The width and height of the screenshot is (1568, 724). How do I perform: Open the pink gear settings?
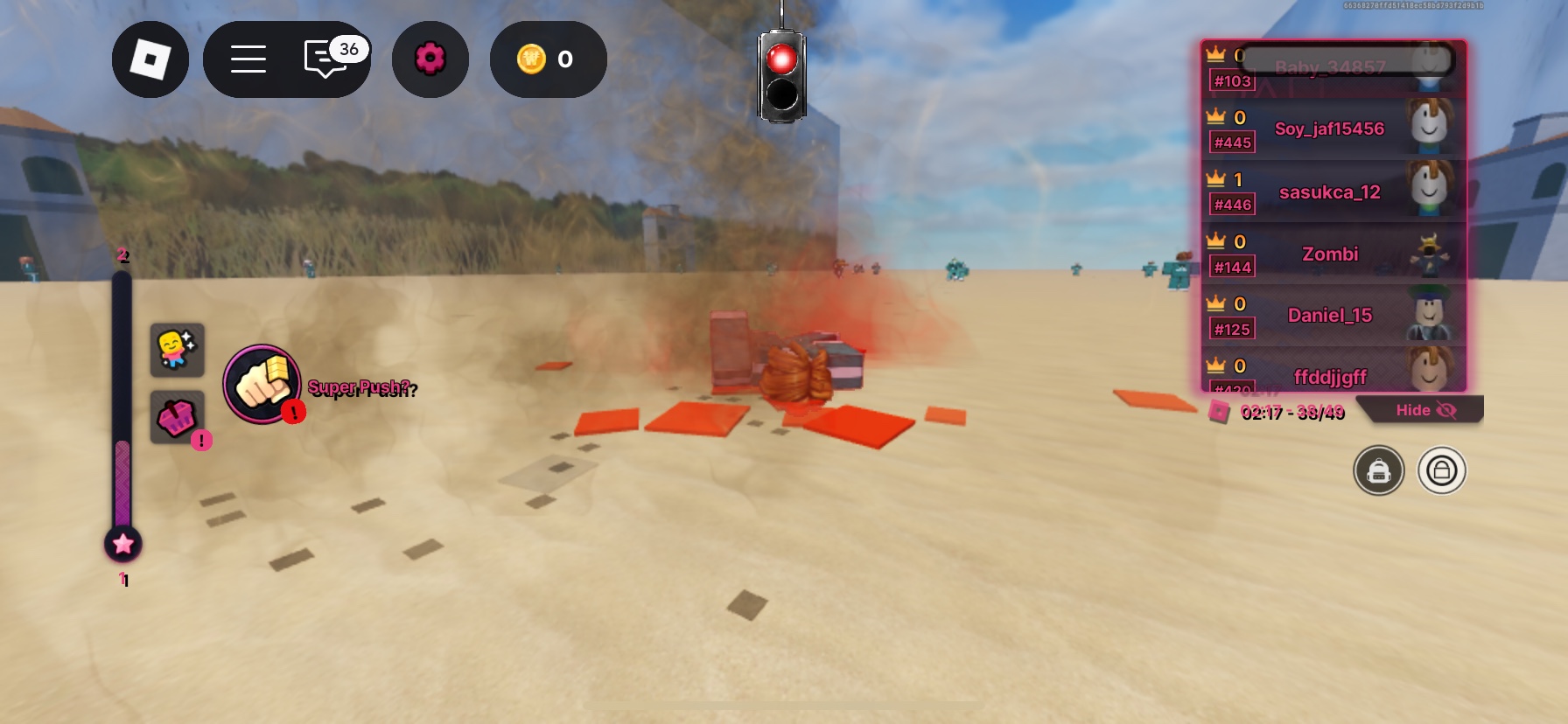pyautogui.click(x=430, y=59)
